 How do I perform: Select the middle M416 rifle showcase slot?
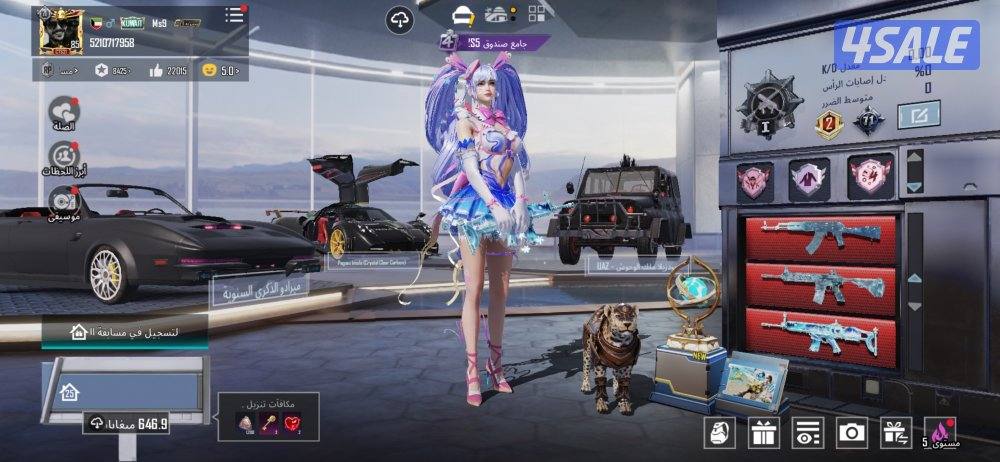pos(820,288)
